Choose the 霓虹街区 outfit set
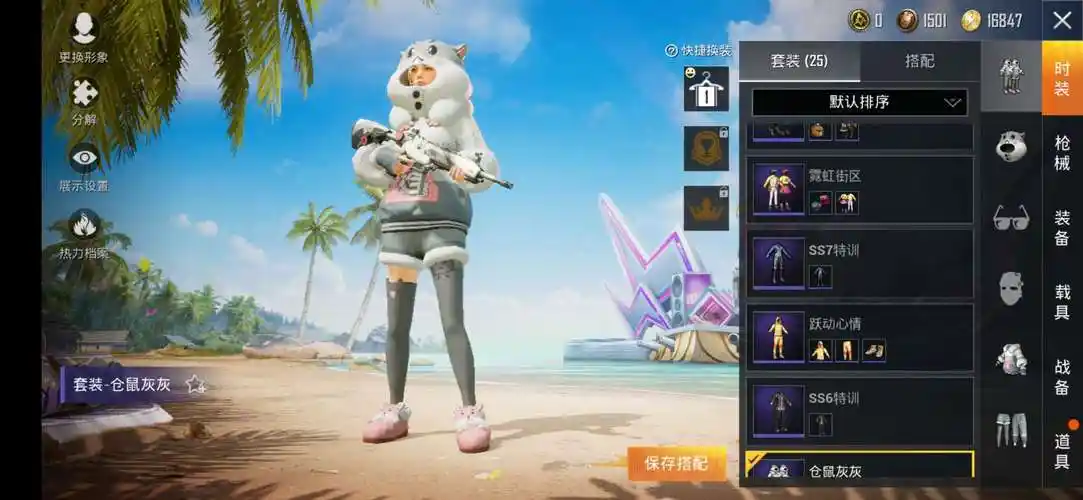 pyautogui.click(x=860, y=189)
